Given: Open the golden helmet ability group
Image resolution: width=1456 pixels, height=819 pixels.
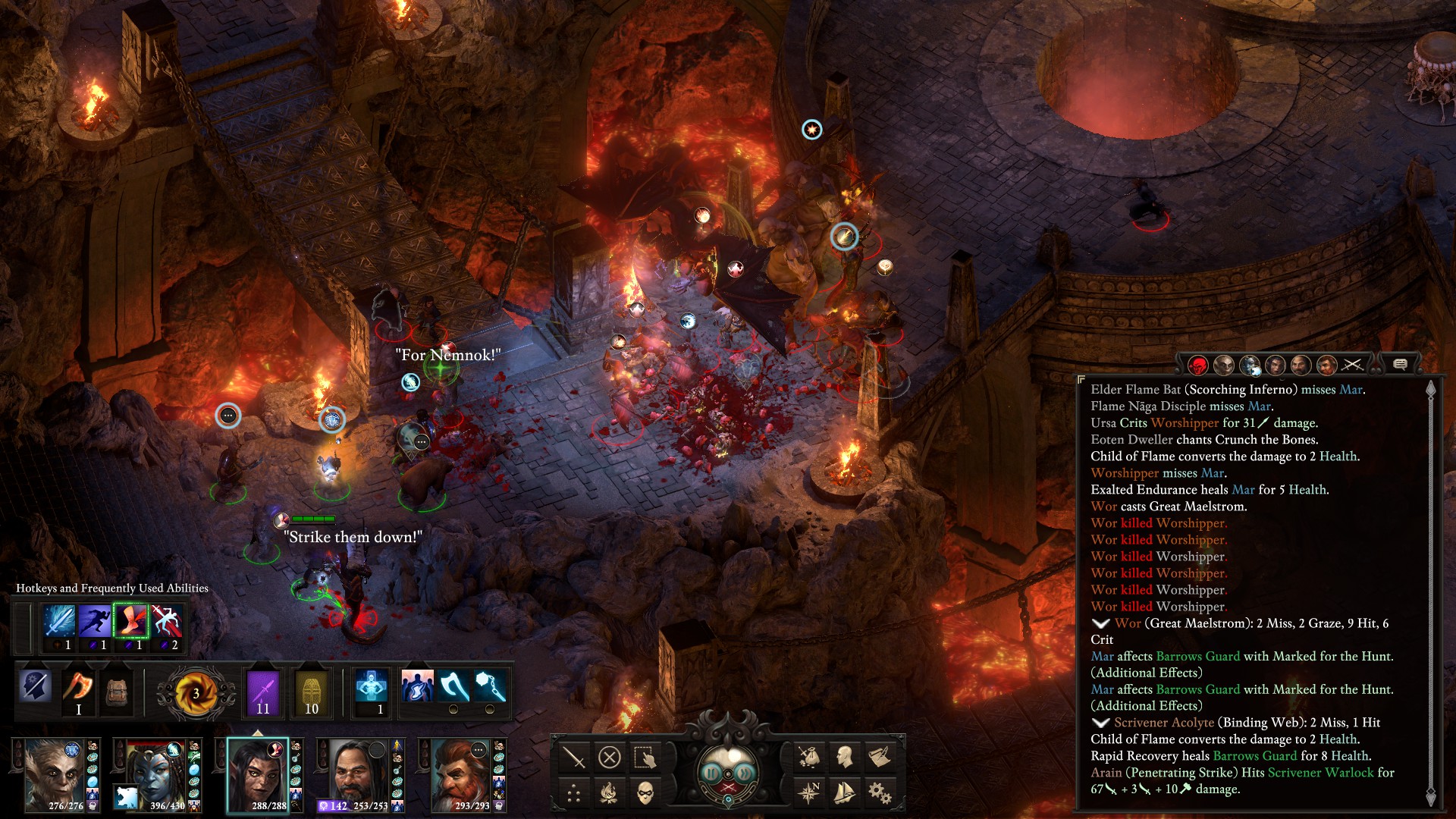Looking at the screenshot, I should coord(311,691).
